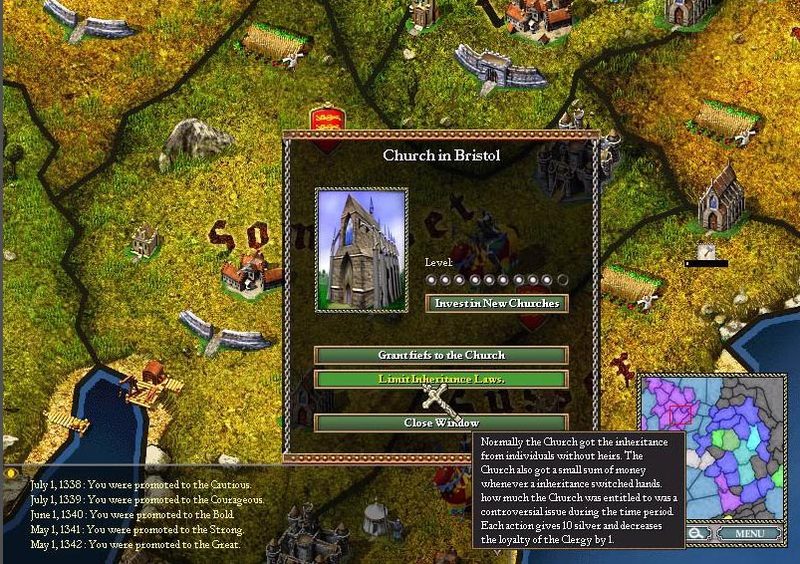Grant fiefs to the Church
This screenshot has height=564, width=800.
441,355
